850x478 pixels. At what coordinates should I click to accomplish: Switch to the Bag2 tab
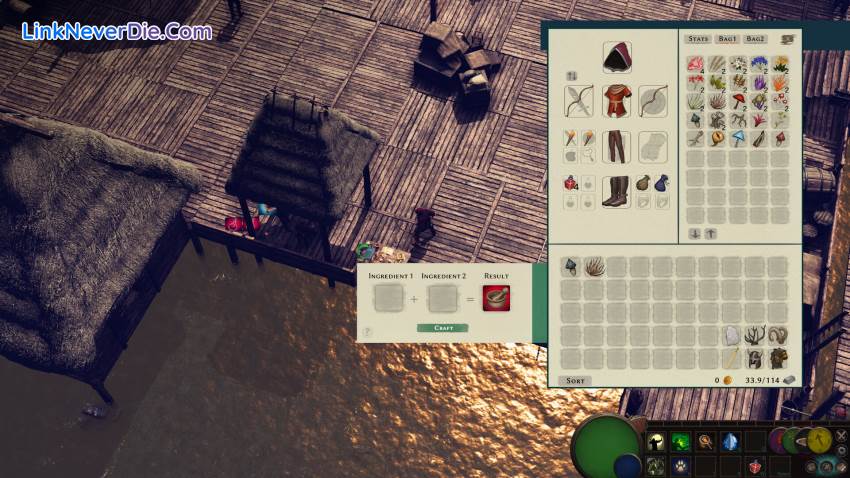[x=755, y=39]
